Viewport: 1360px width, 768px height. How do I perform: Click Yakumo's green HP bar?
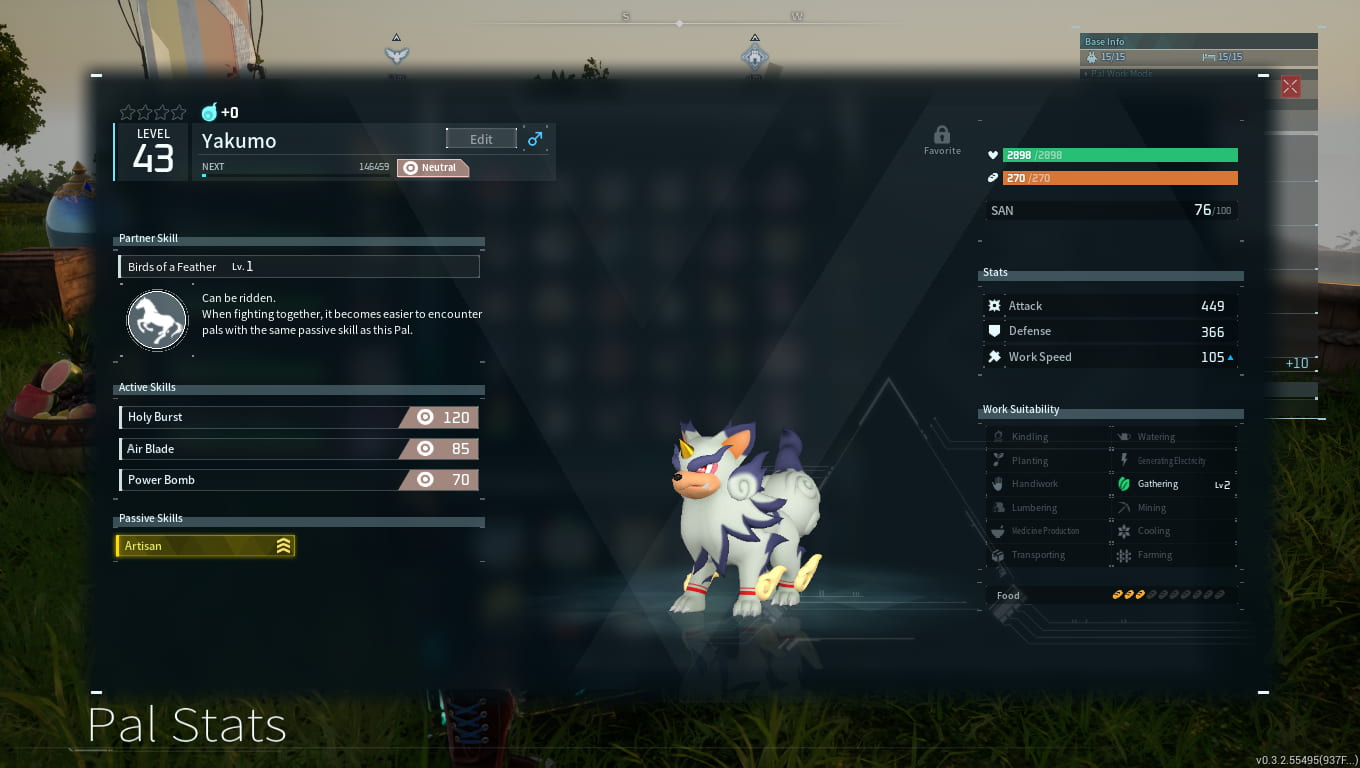pyautogui.click(x=1119, y=155)
